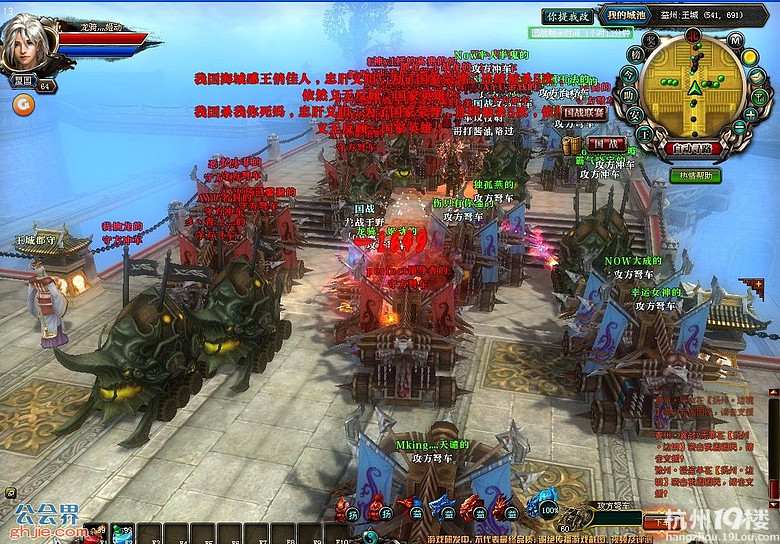The height and width of the screenshot is (544, 780).
Task: Open the 奖 reward icon beside minimap
Action: click(x=650, y=41)
